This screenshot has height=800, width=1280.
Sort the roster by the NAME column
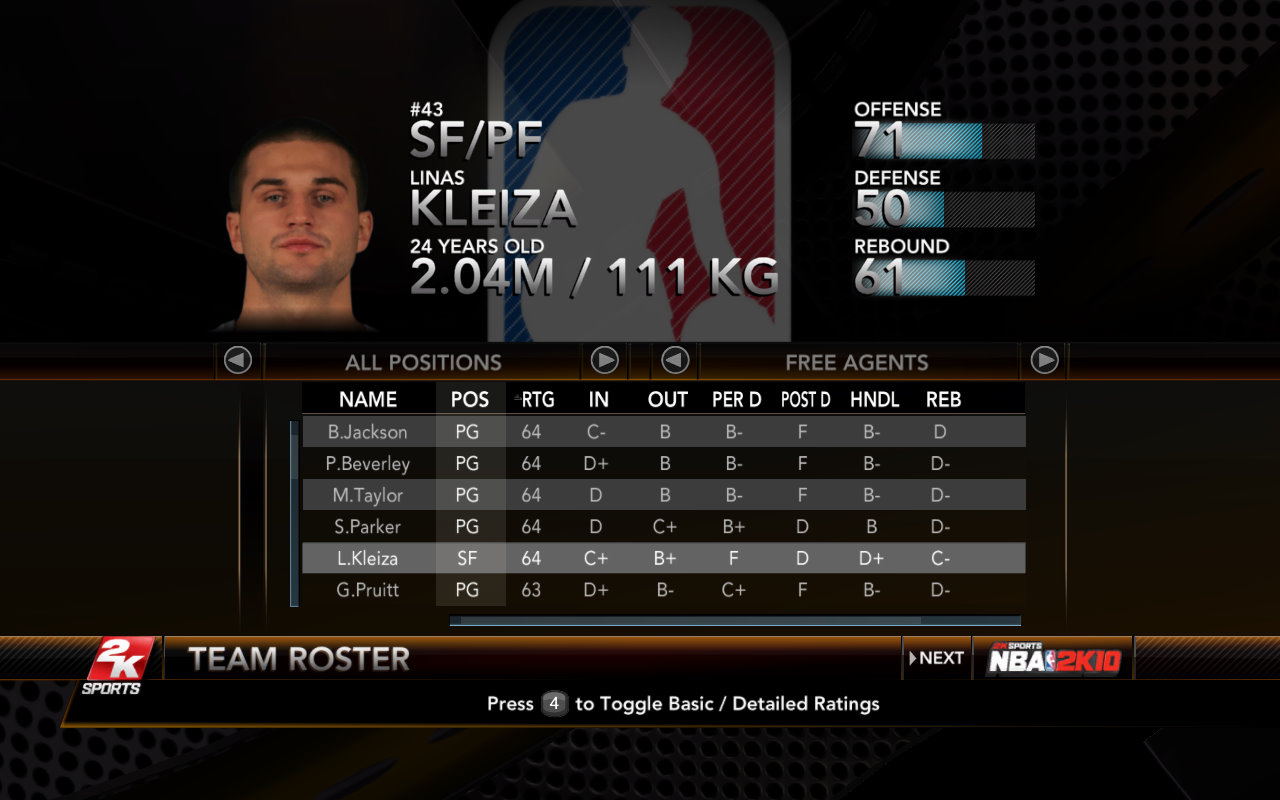(368, 400)
